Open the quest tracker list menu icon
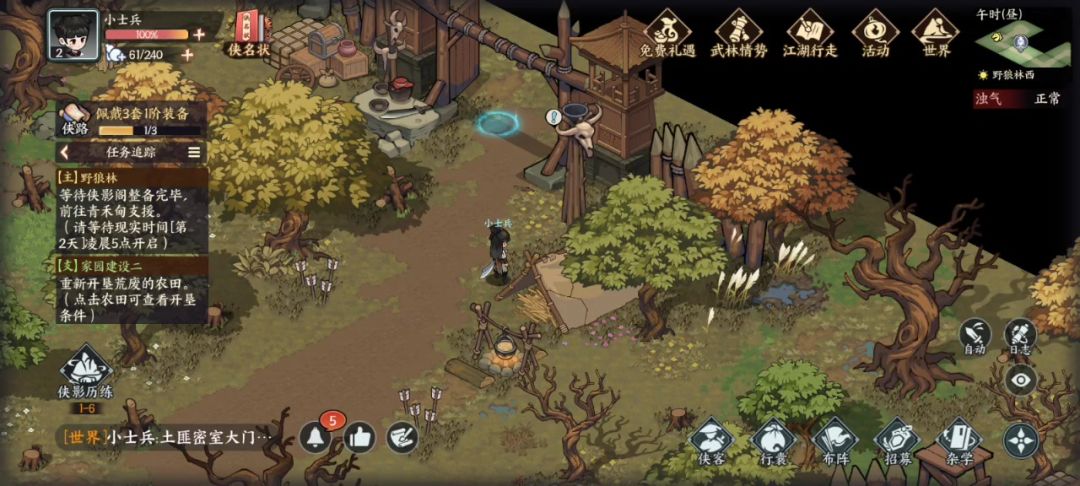 (194, 152)
